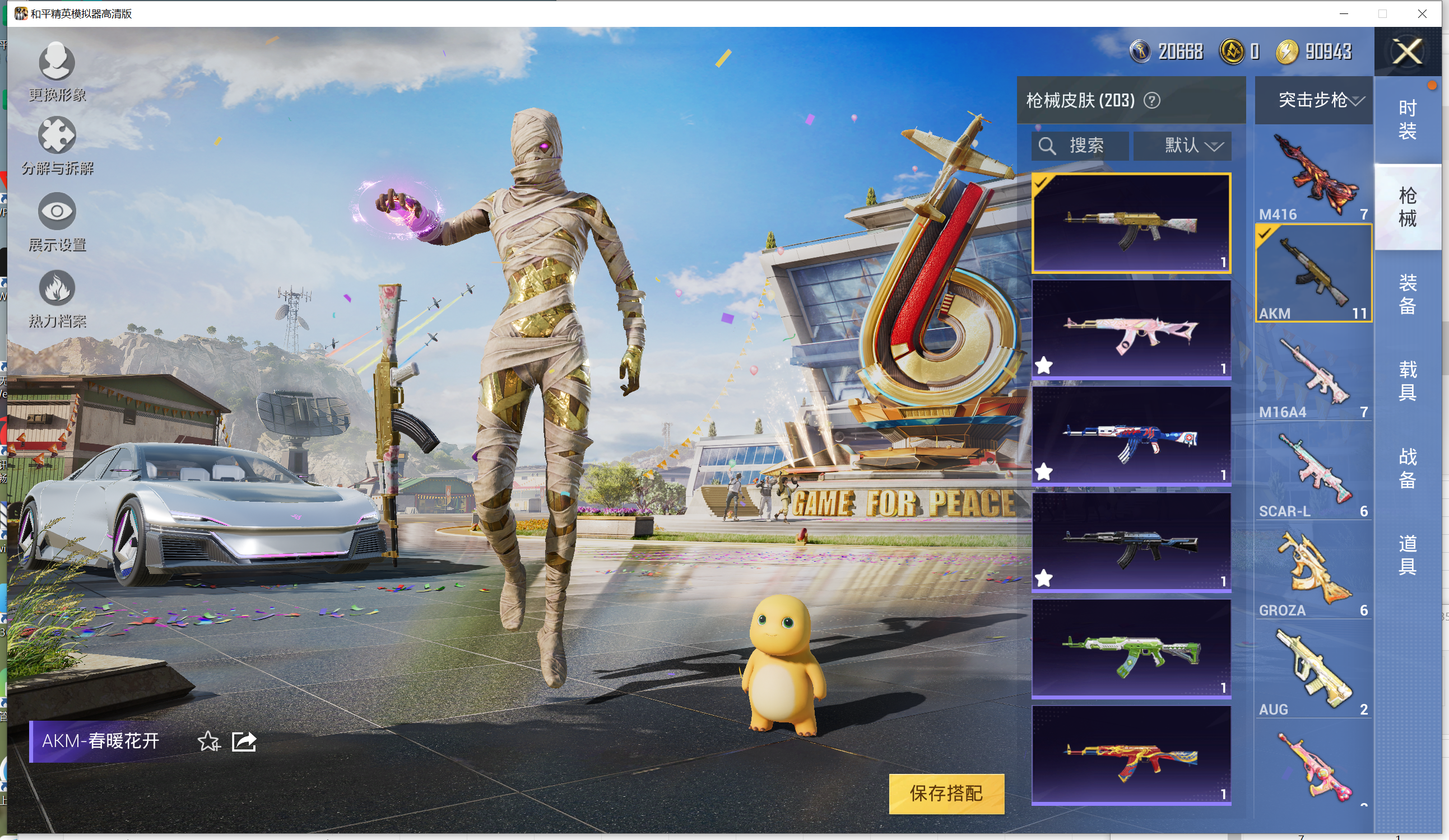Show help for 枪械皮肤 question mark

1151,101
